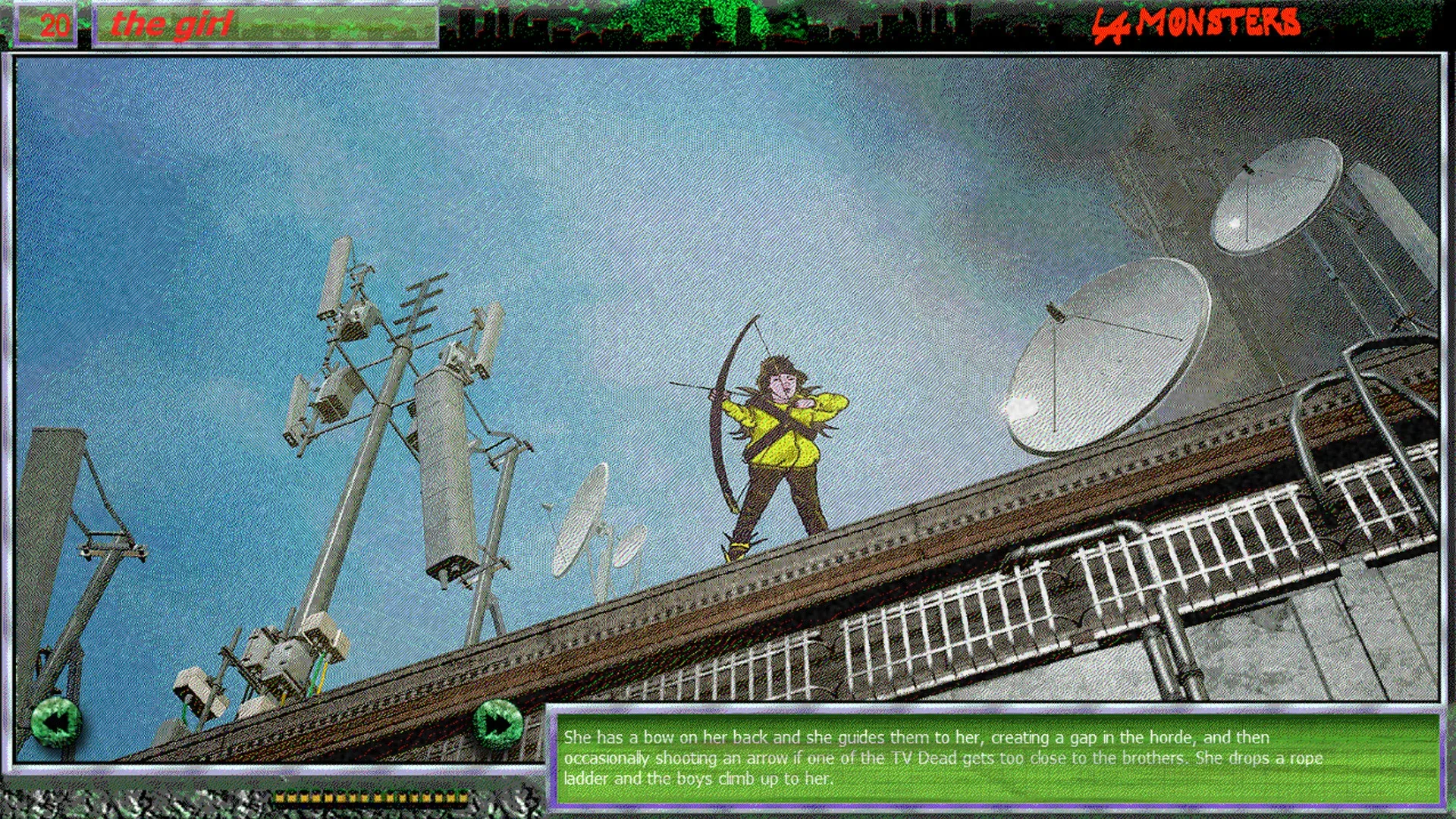This screenshot has height=819, width=1456.
Task: Click the 44 MONSTERS logo
Action: tap(1198, 23)
